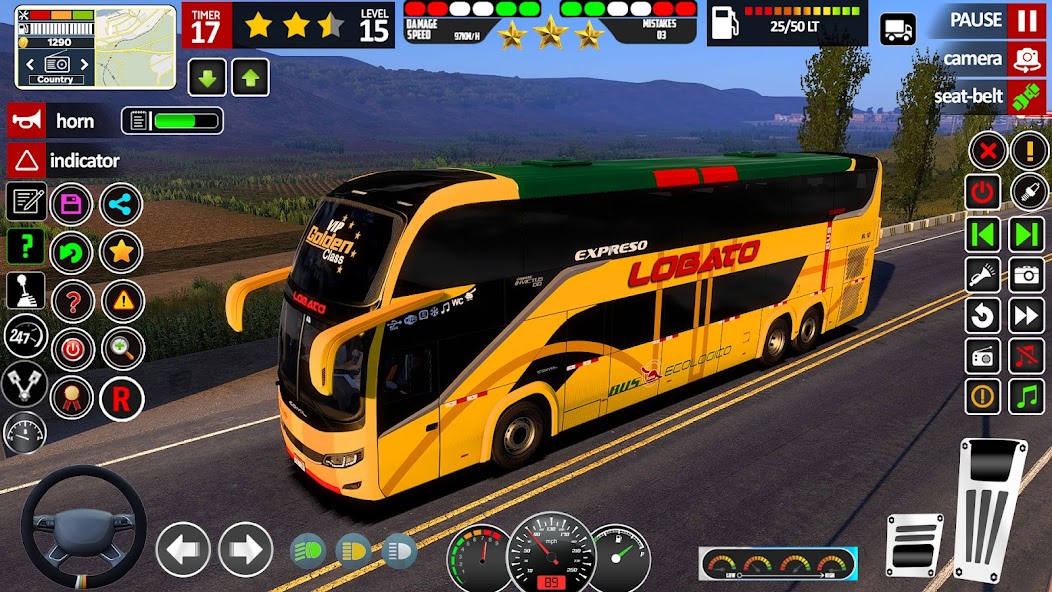Viewport: 1052px width, 592px height.
Task: Switch view using the camera button
Action: pyautogui.click(x=1025, y=59)
